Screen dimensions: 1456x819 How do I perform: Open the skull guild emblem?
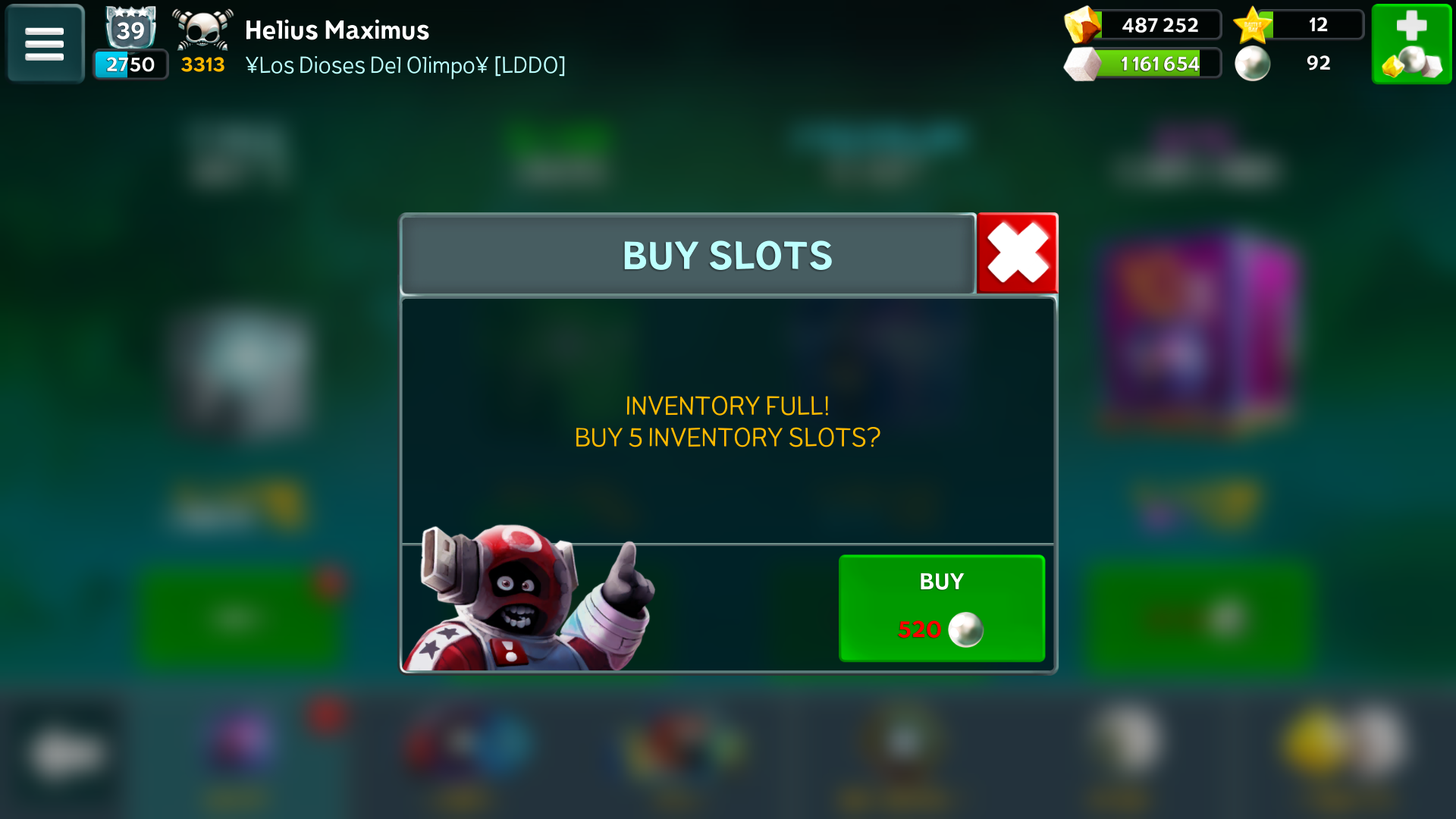(202, 30)
